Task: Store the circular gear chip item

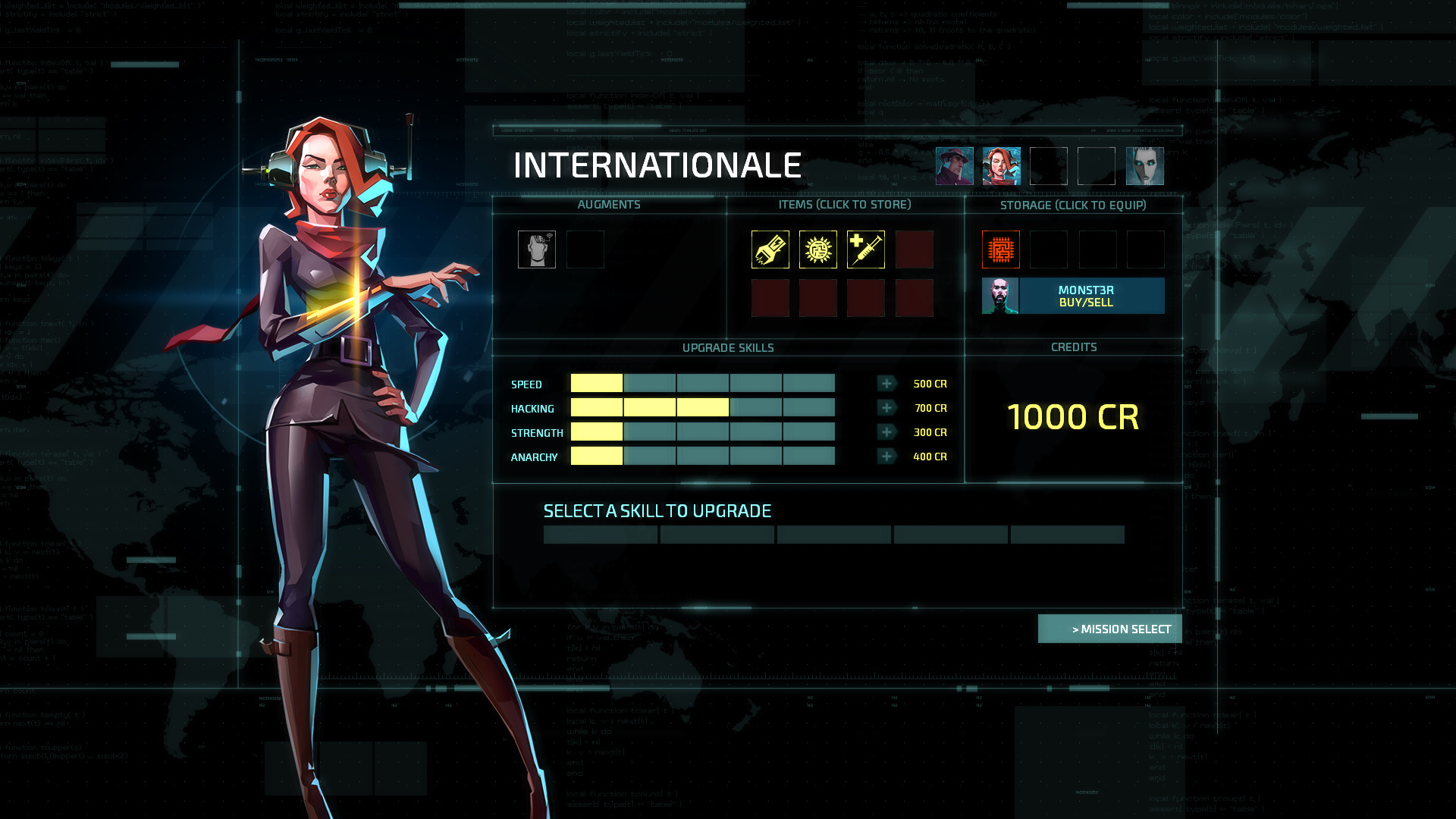Action: (818, 249)
